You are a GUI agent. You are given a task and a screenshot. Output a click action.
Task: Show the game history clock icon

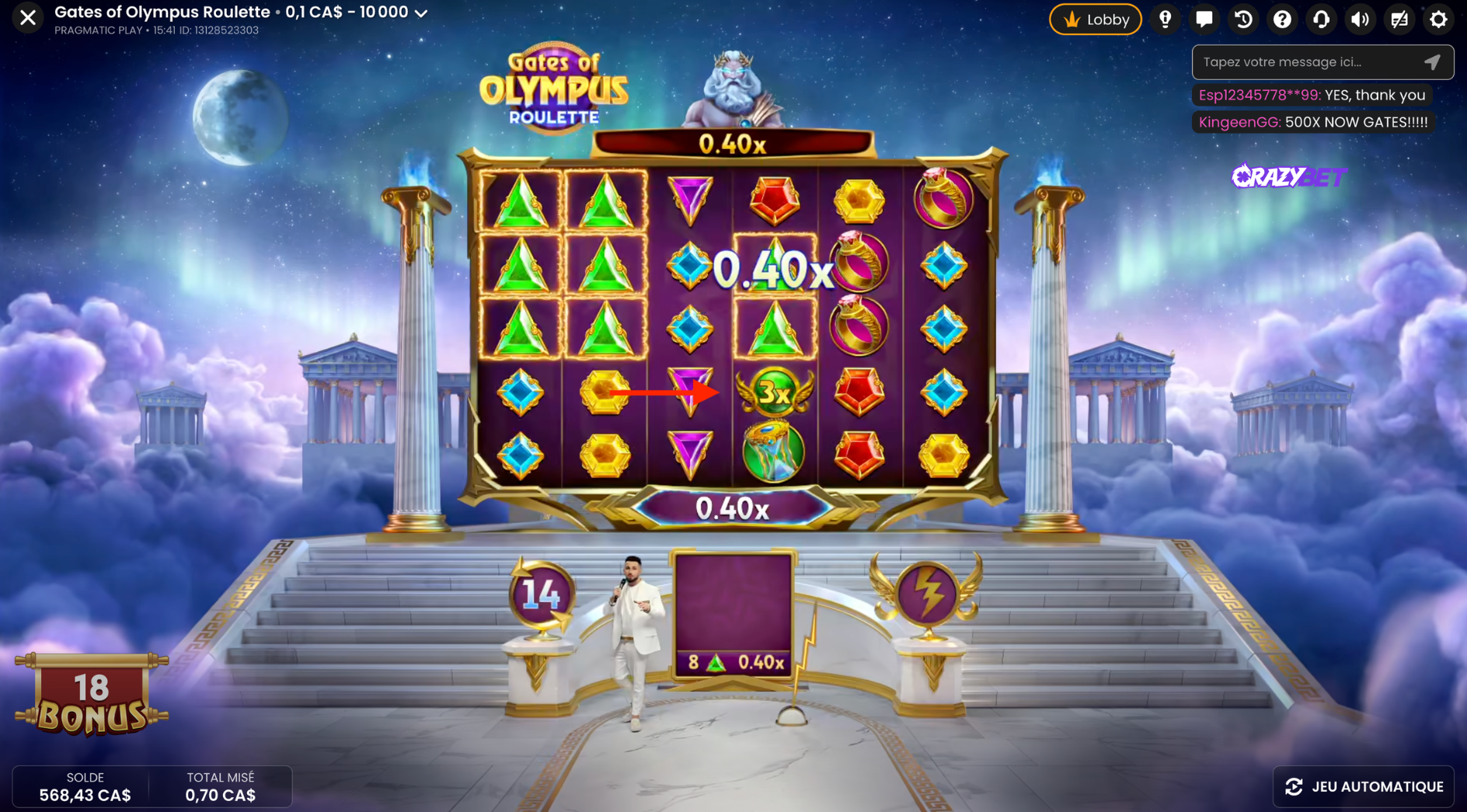(1243, 19)
